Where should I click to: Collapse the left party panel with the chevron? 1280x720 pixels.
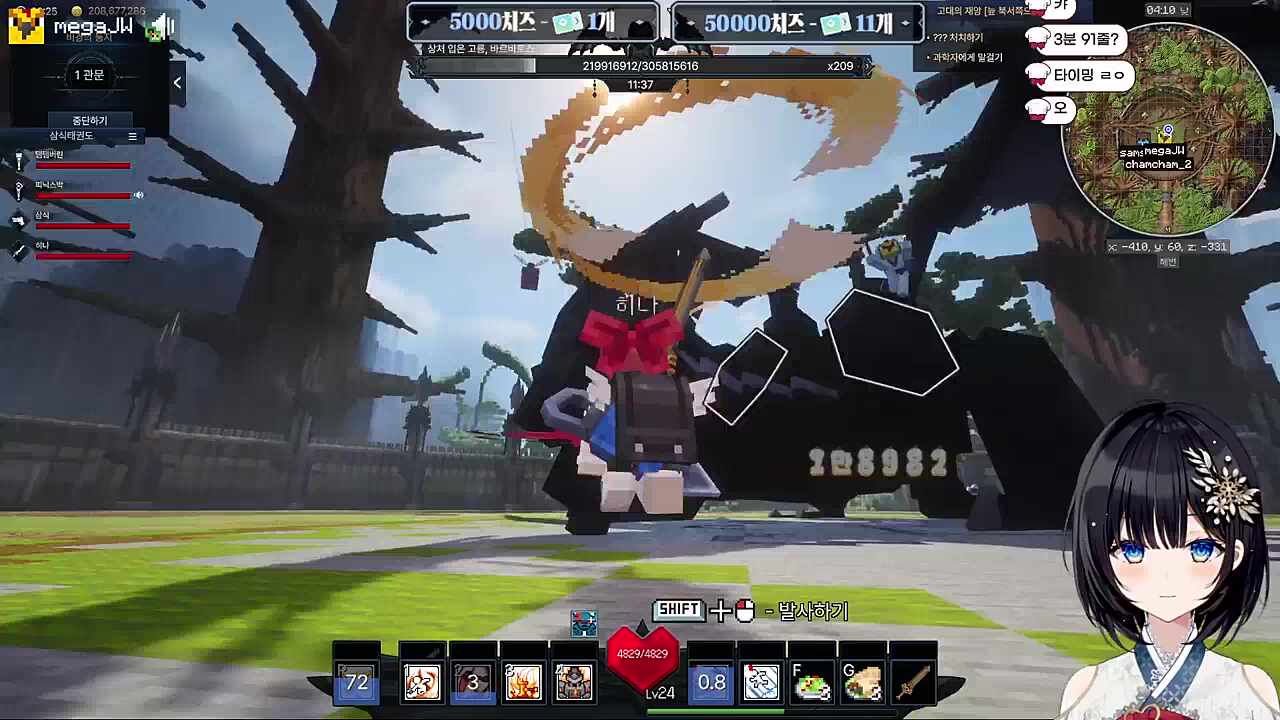(177, 83)
